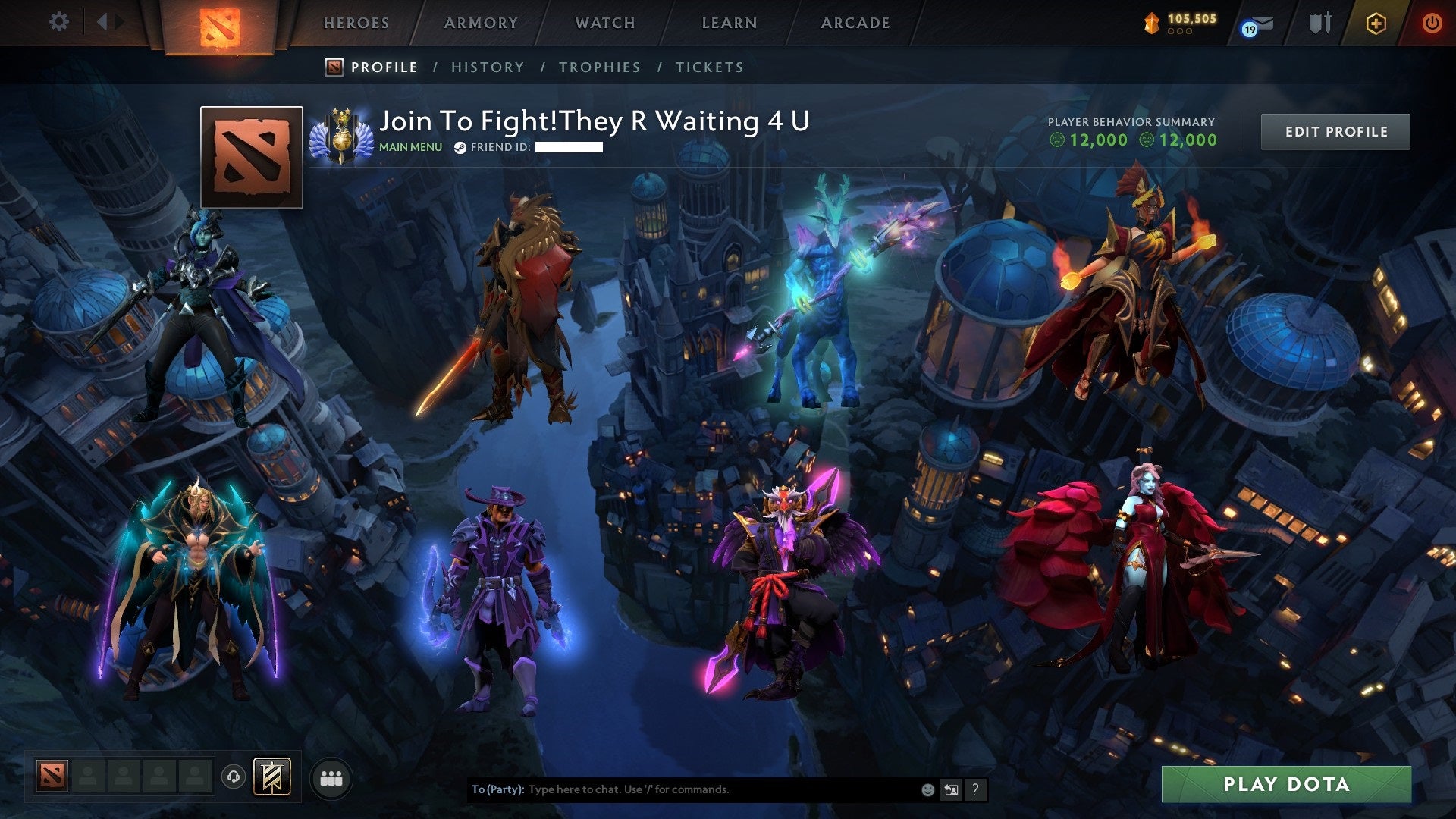
Task: Toggle voice chat with the headset icon
Action: click(x=233, y=777)
